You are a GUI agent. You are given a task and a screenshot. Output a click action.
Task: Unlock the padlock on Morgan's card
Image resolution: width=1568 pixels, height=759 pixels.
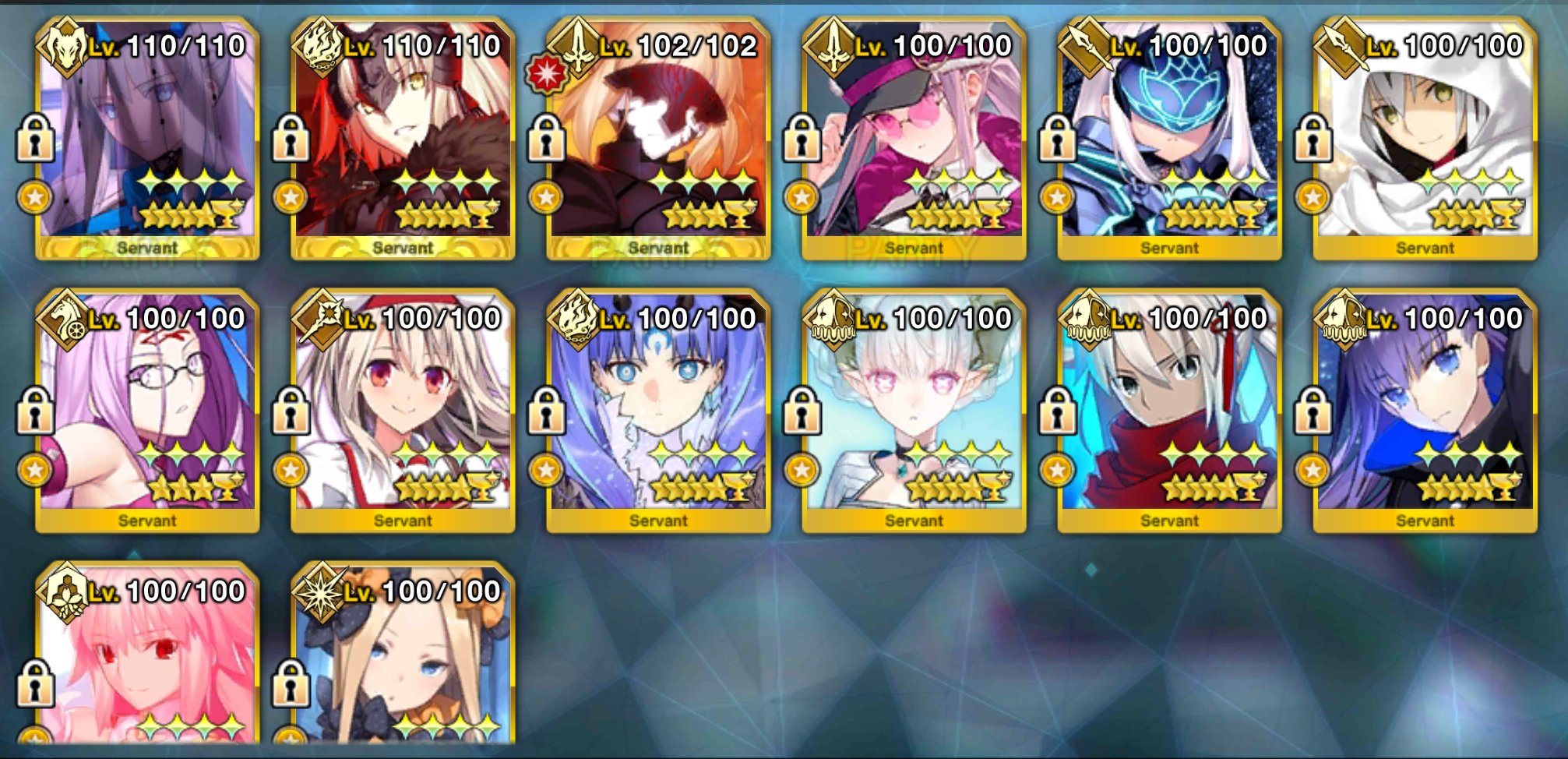tap(37, 146)
